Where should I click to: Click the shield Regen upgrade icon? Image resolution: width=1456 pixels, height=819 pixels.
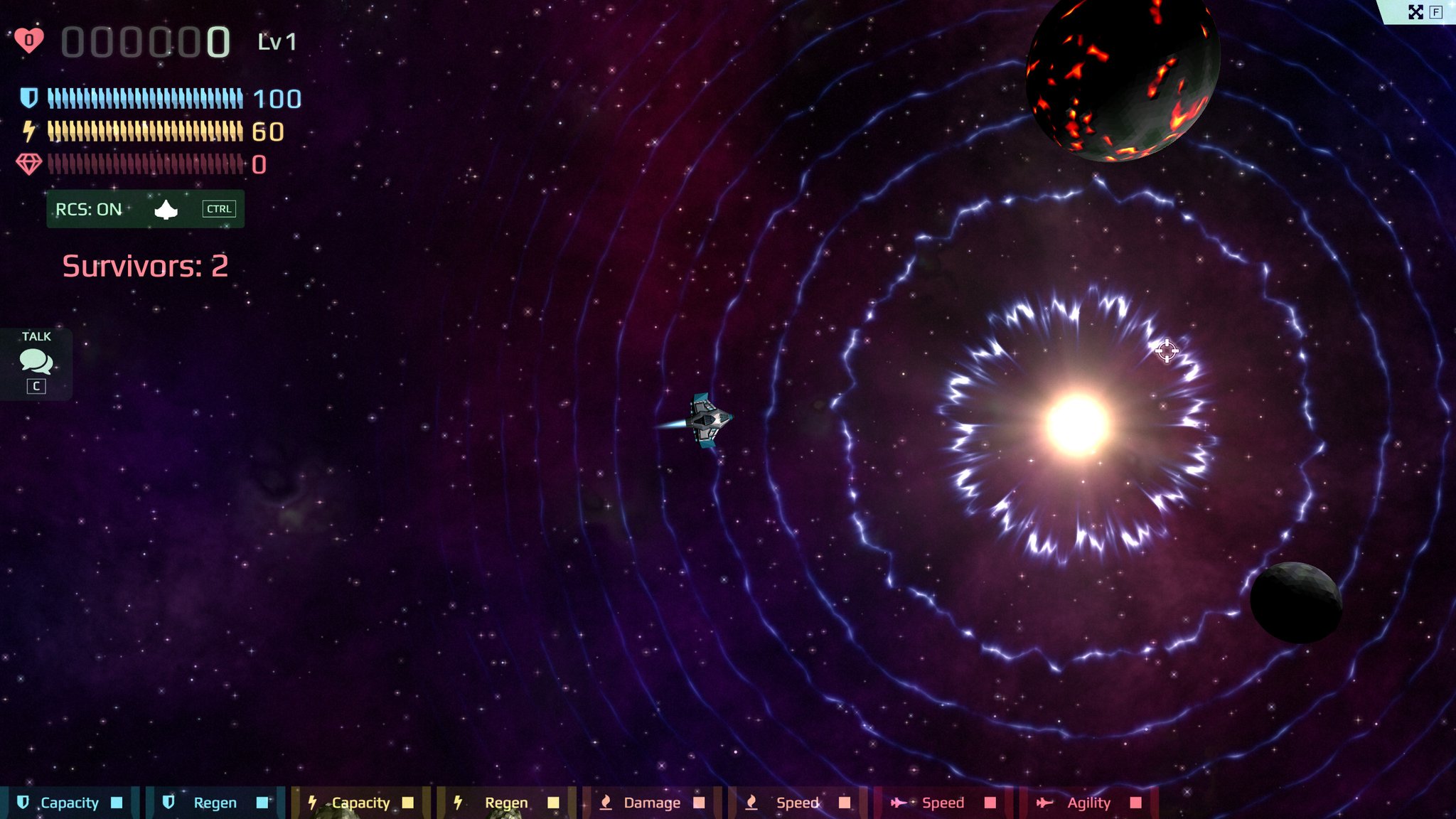click(168, 803)
